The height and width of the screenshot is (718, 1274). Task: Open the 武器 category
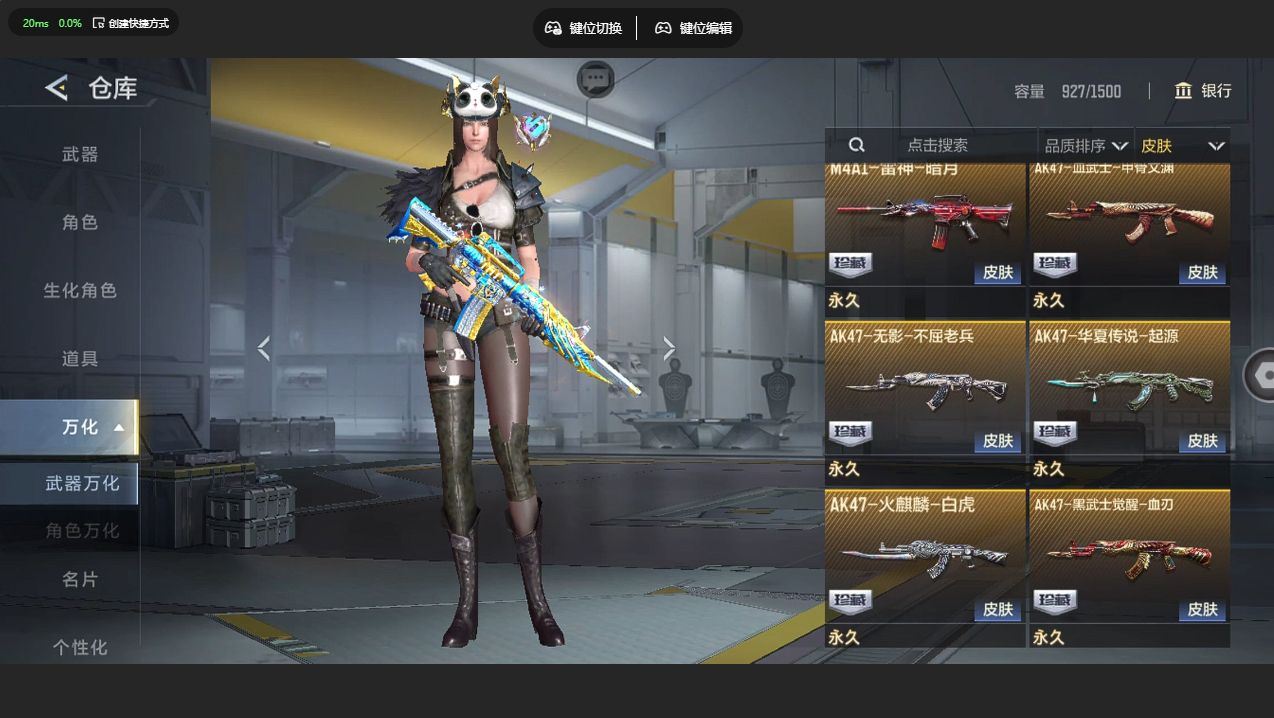click(x=80, y=154)
